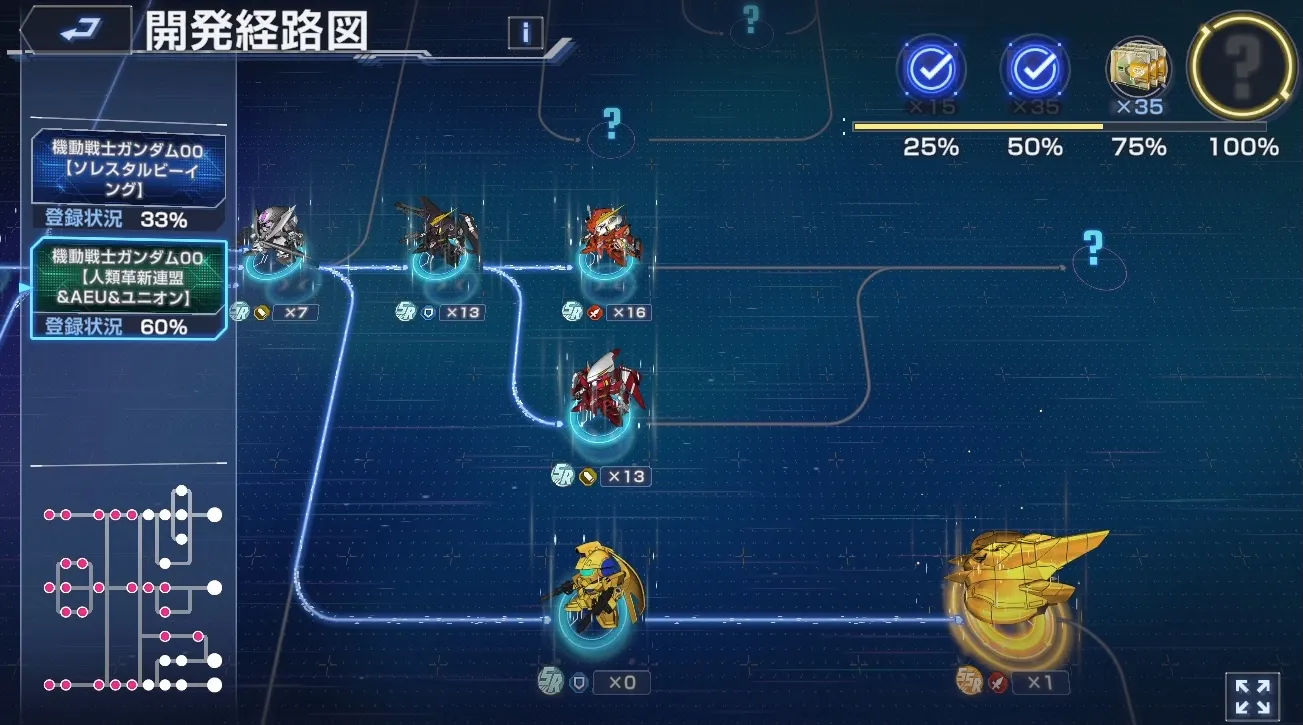The width and height of the screenshot is (1303, 725).
Task: Claim the 50% blue checkmark reward icon
Action: [1035, 70]
